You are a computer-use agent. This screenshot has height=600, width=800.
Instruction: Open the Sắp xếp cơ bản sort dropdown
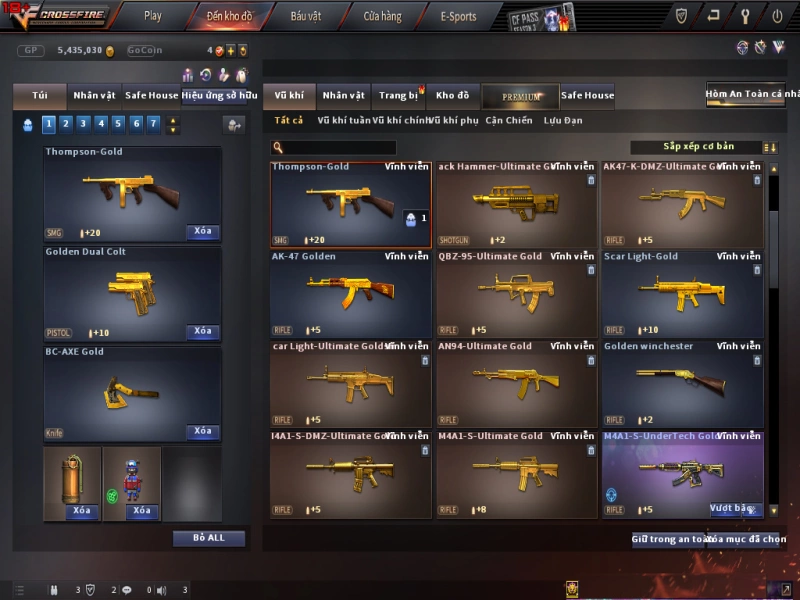(x=697, y=147)
